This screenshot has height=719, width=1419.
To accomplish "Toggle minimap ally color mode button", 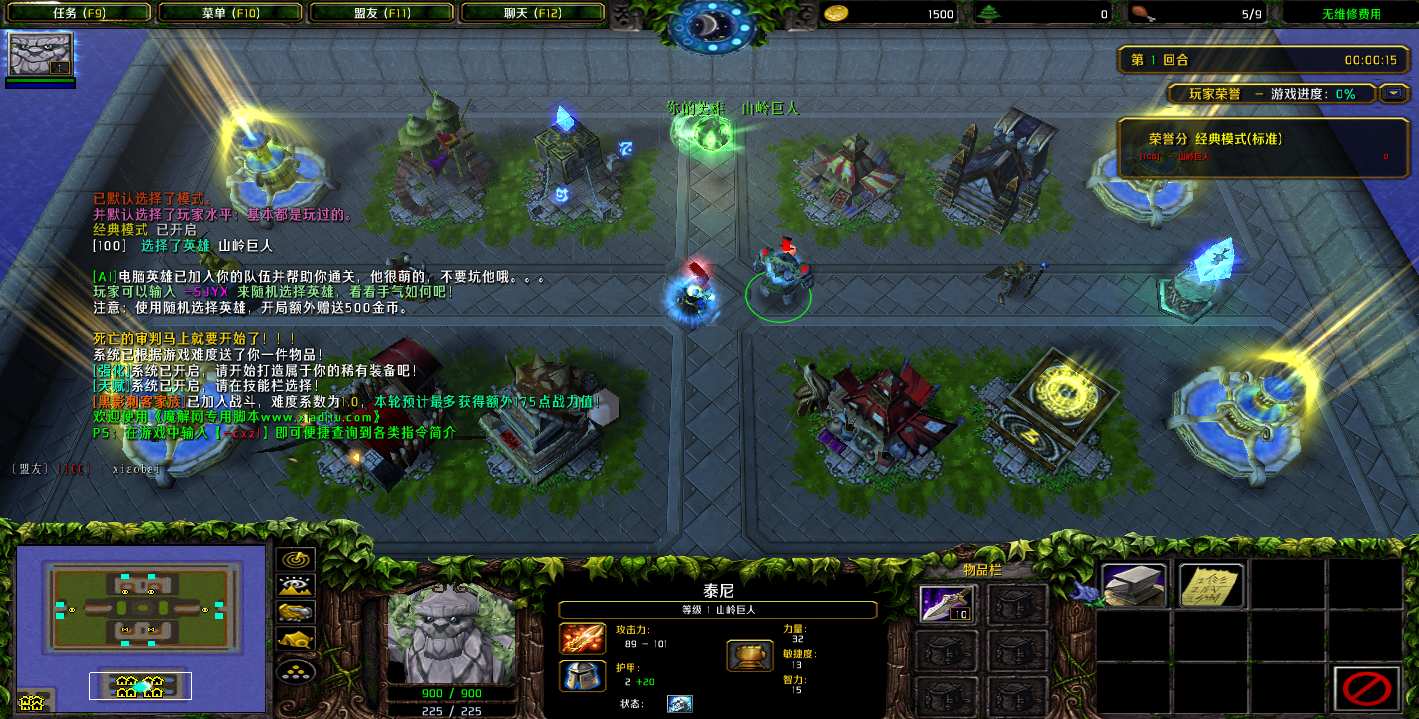I will pos(296,612).
